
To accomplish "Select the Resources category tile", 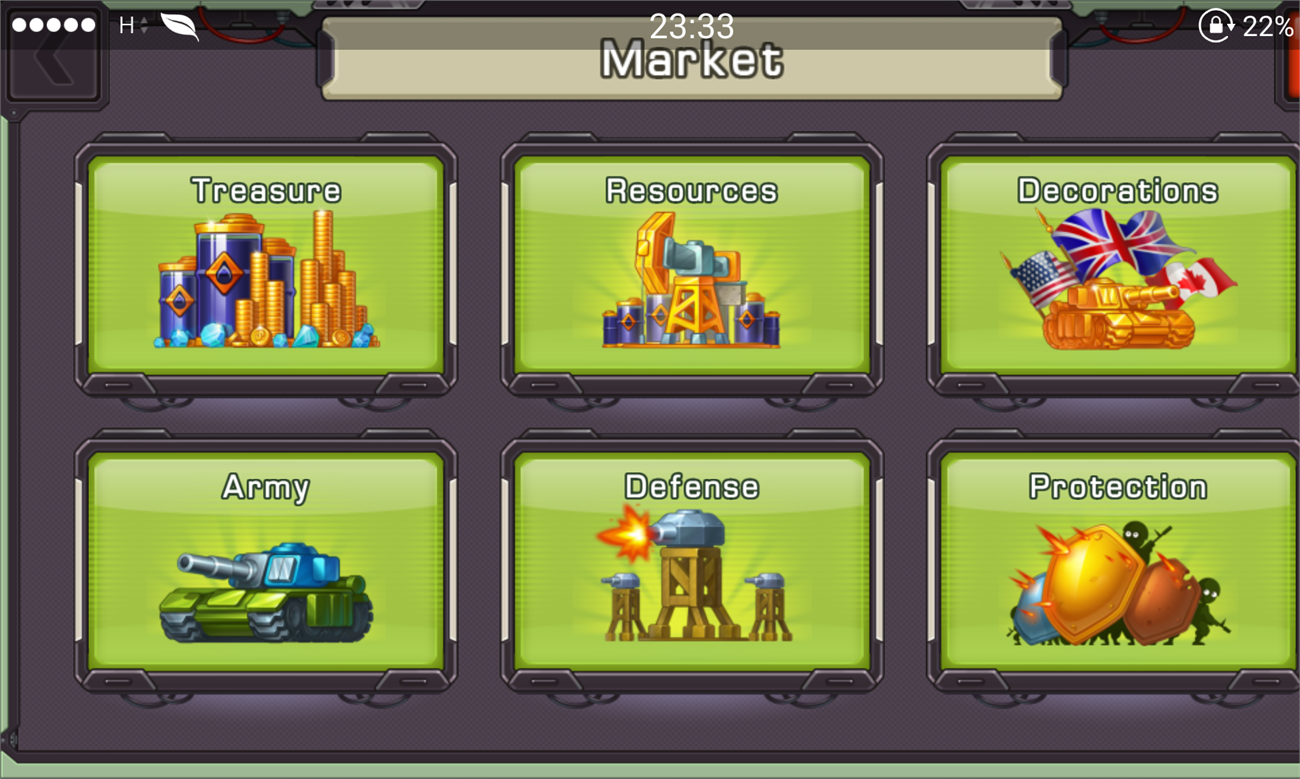I will coord(692,265).
